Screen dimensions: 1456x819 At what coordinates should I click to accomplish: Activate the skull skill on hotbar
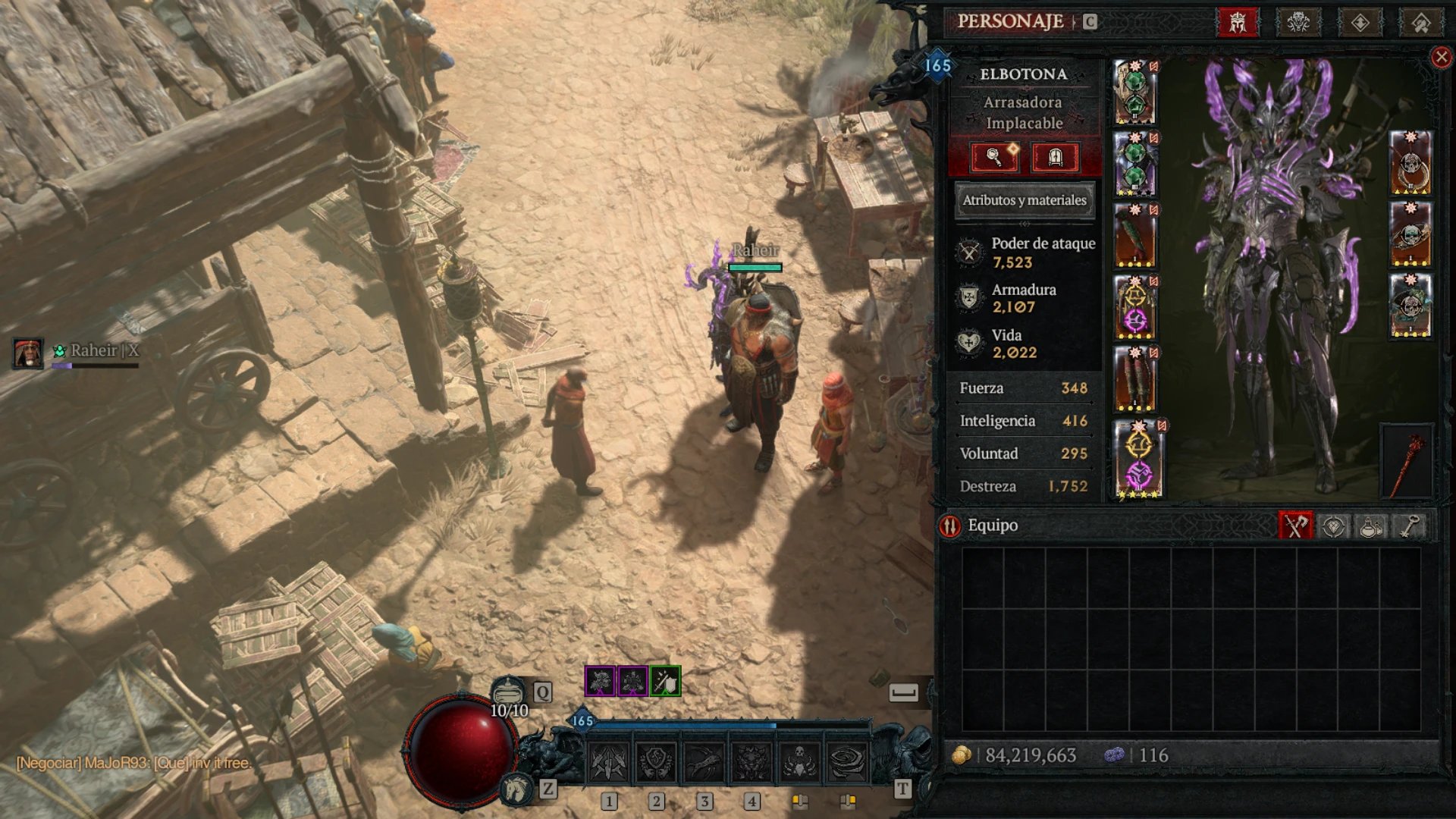click(799, 761)
